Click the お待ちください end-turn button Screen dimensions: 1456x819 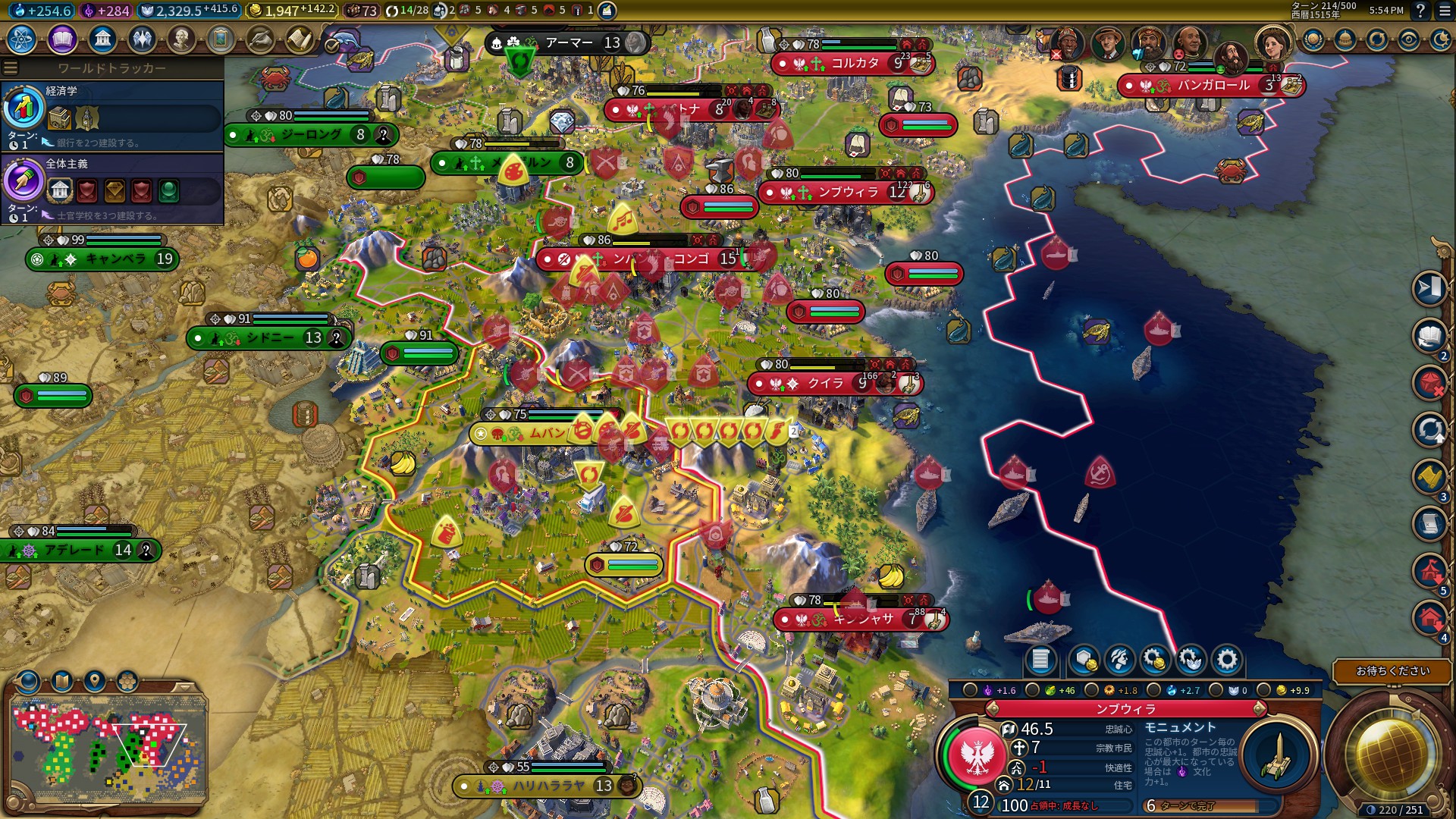[x=1392, y=671]
